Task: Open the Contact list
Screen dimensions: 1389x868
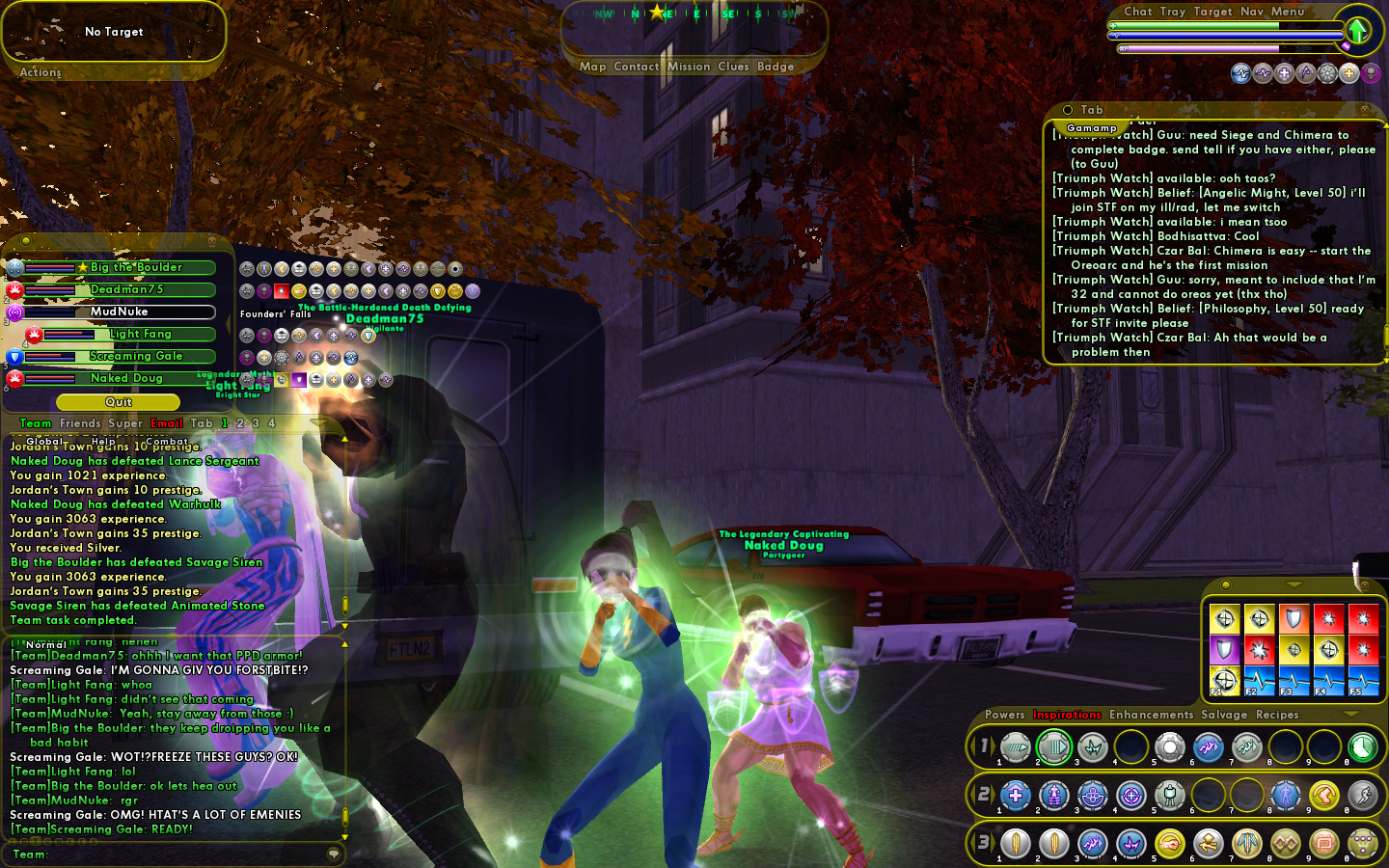Action: tap(636, 67)
